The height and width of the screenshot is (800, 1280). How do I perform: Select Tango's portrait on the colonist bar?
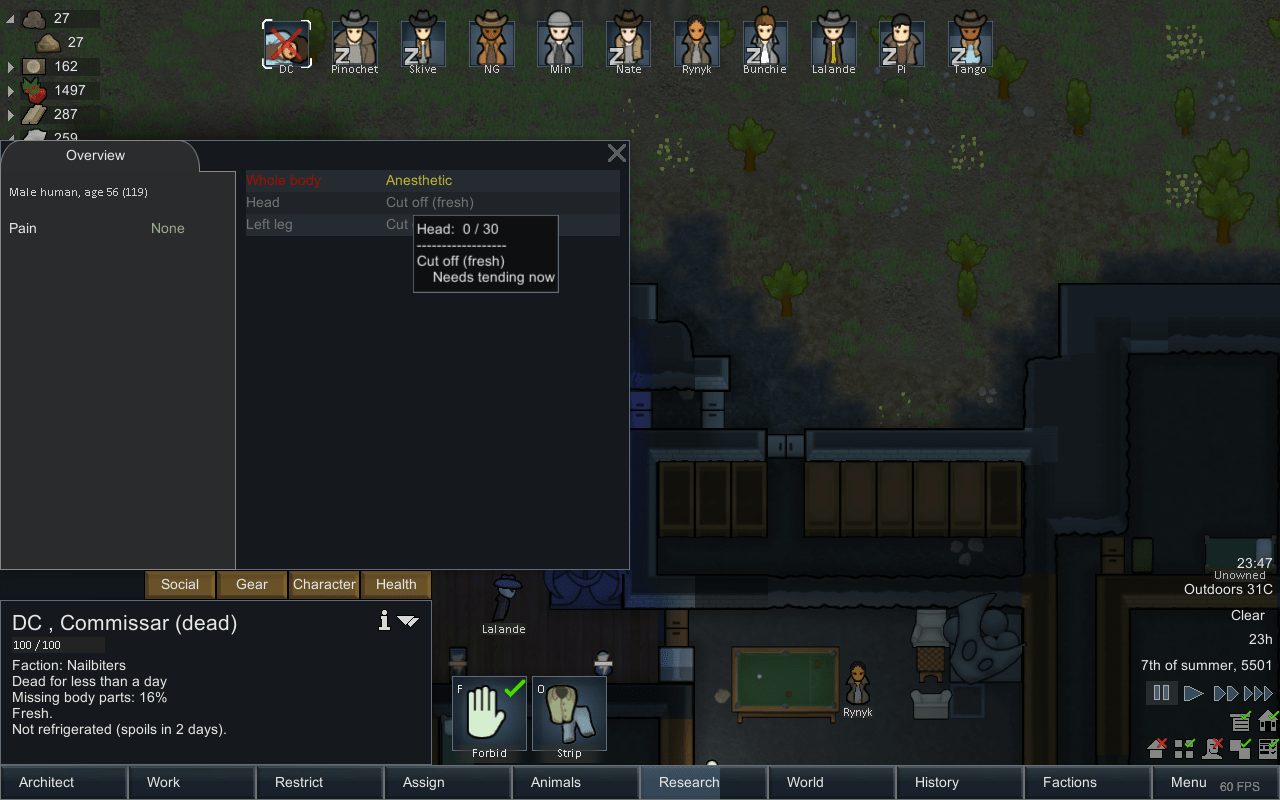click(x=969, y=40)
